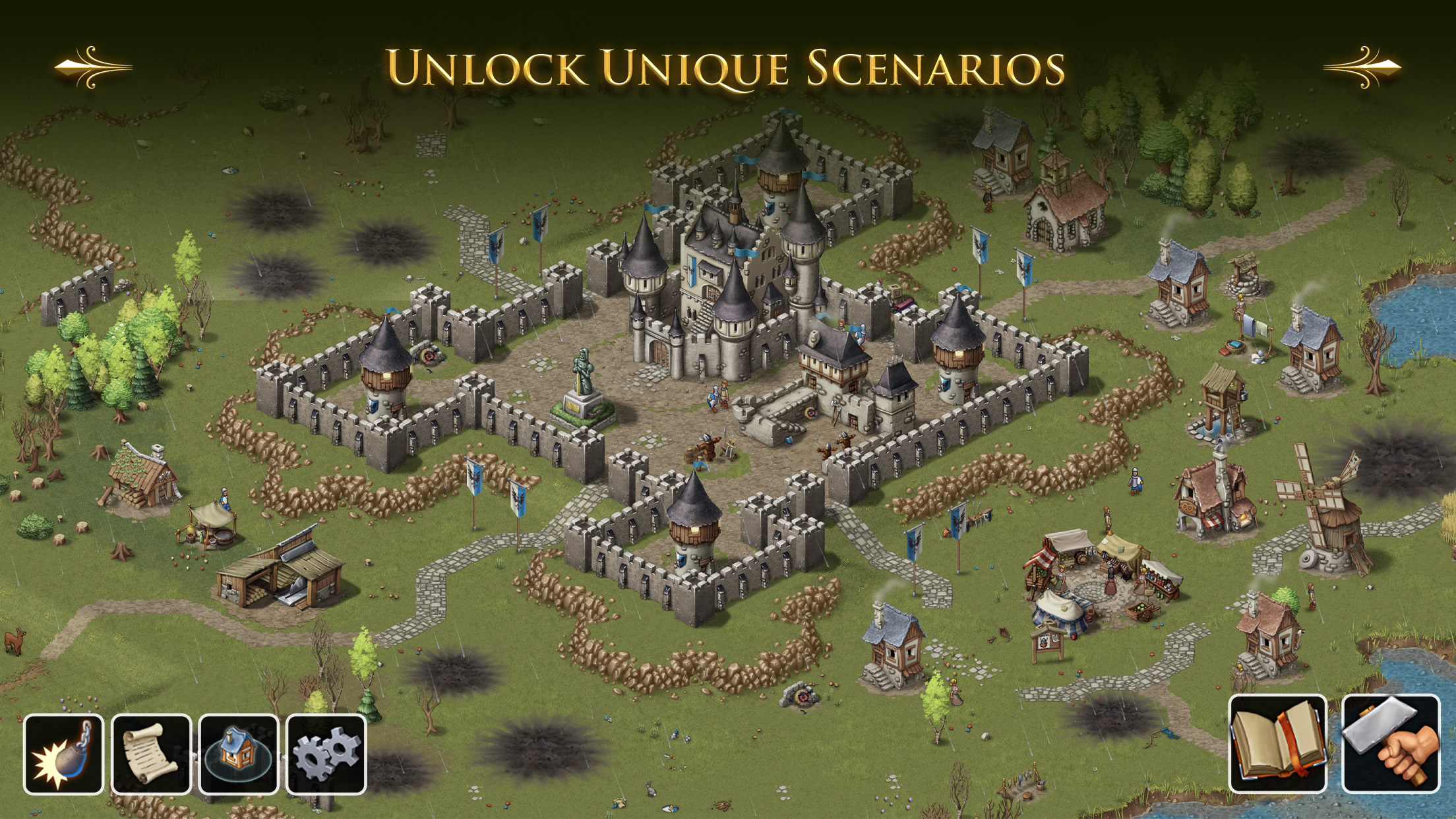Open the house building menu
Image resolution: width=1456 pixels, height=819 pixels.
pyautogui.click(x=238, y=754)
